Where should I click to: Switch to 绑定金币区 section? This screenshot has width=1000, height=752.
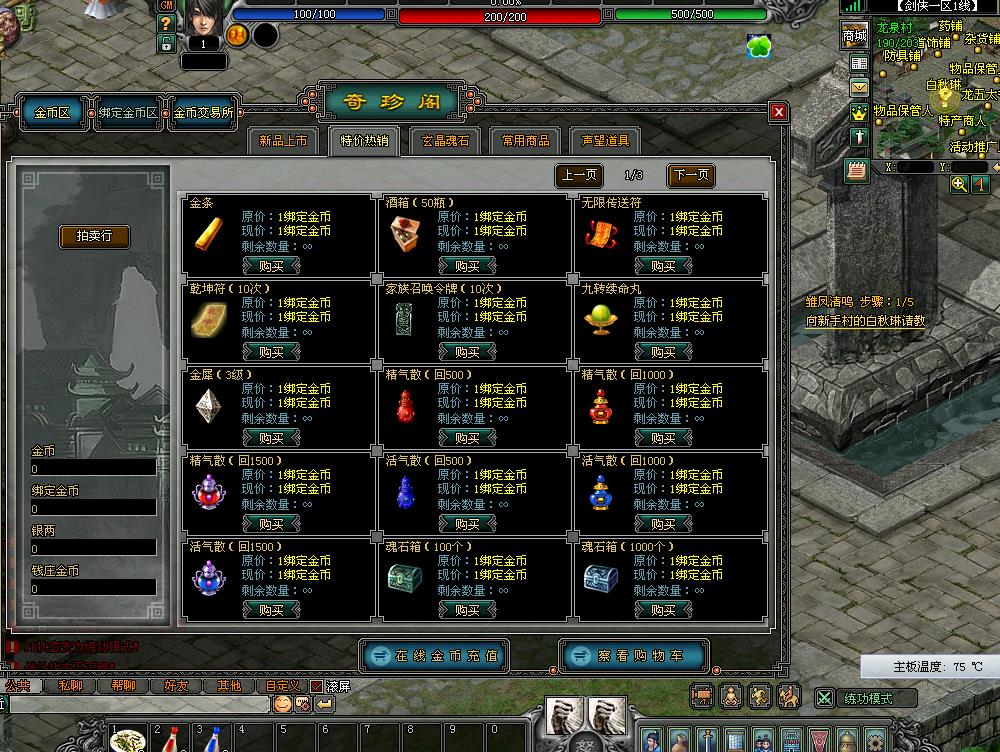[128, 113]
